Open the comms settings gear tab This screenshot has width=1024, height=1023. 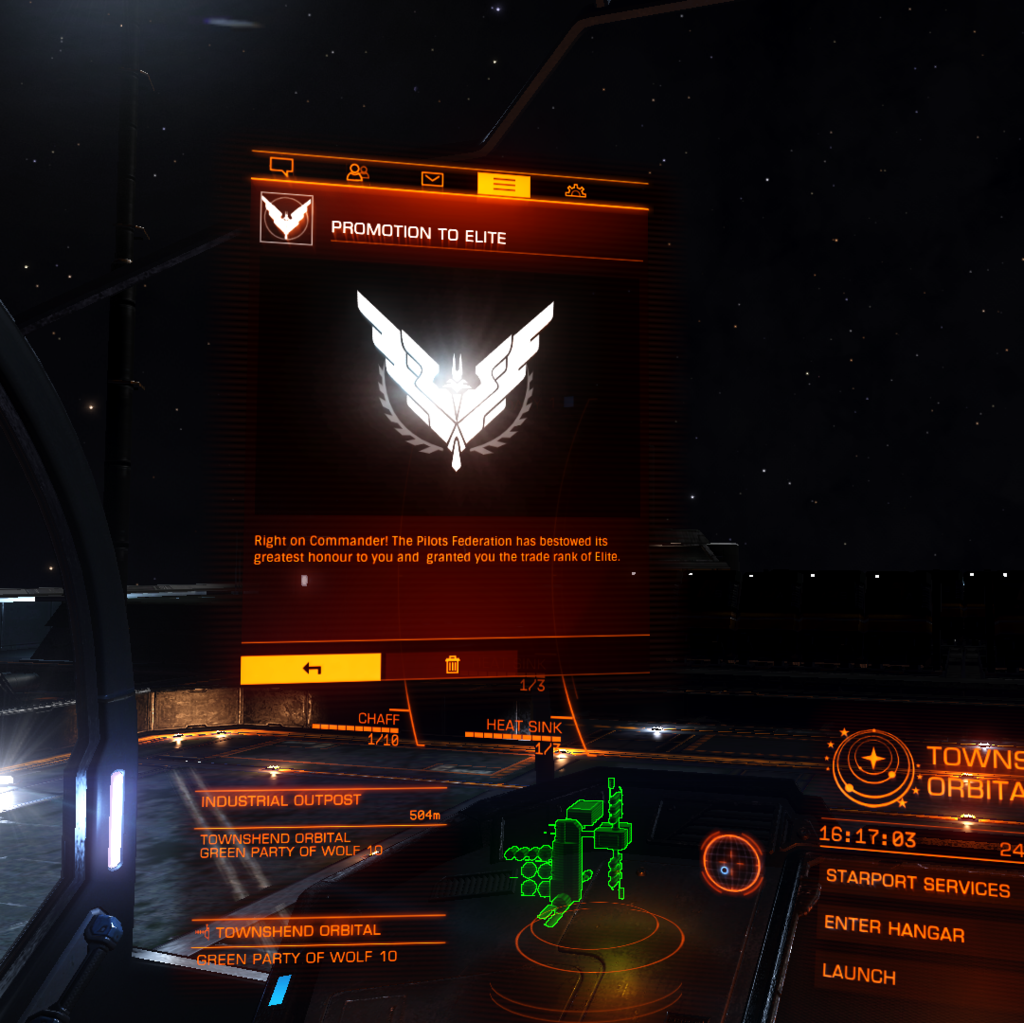[575, 190]
